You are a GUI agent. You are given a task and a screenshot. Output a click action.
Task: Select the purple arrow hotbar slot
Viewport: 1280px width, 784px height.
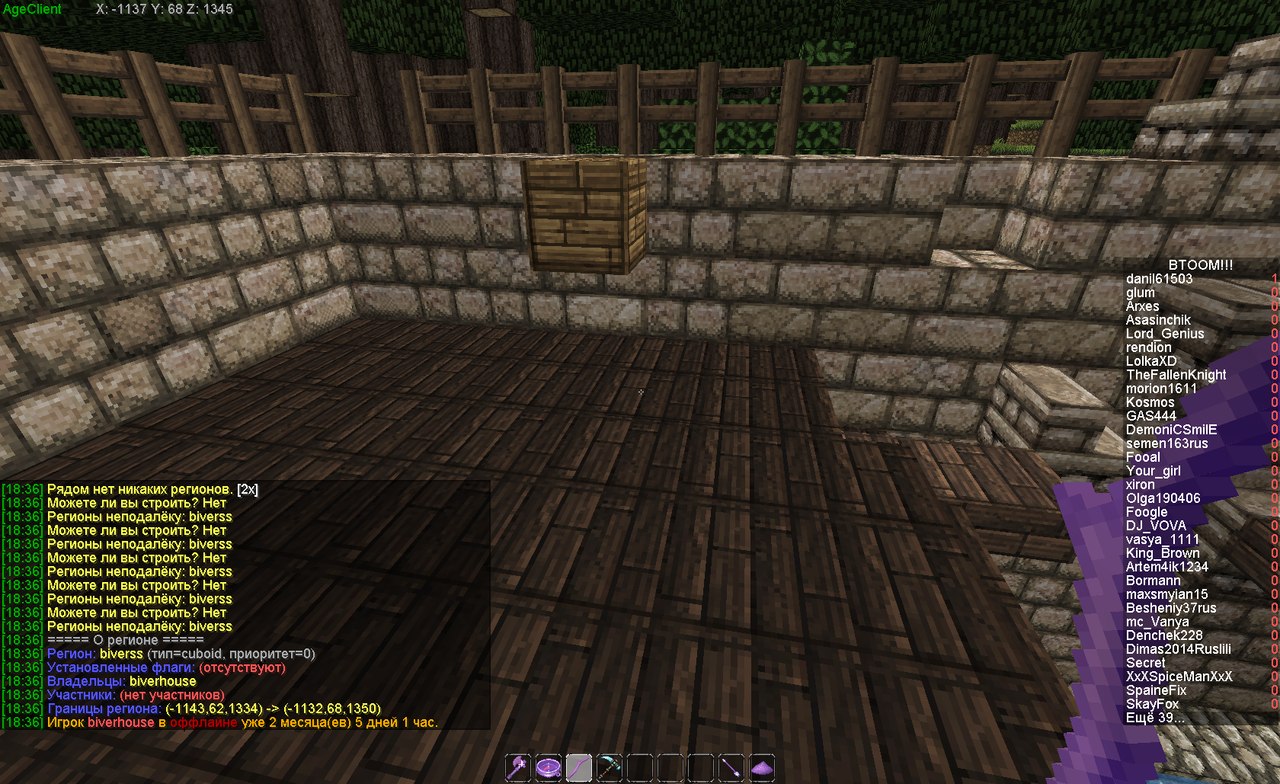731,767
